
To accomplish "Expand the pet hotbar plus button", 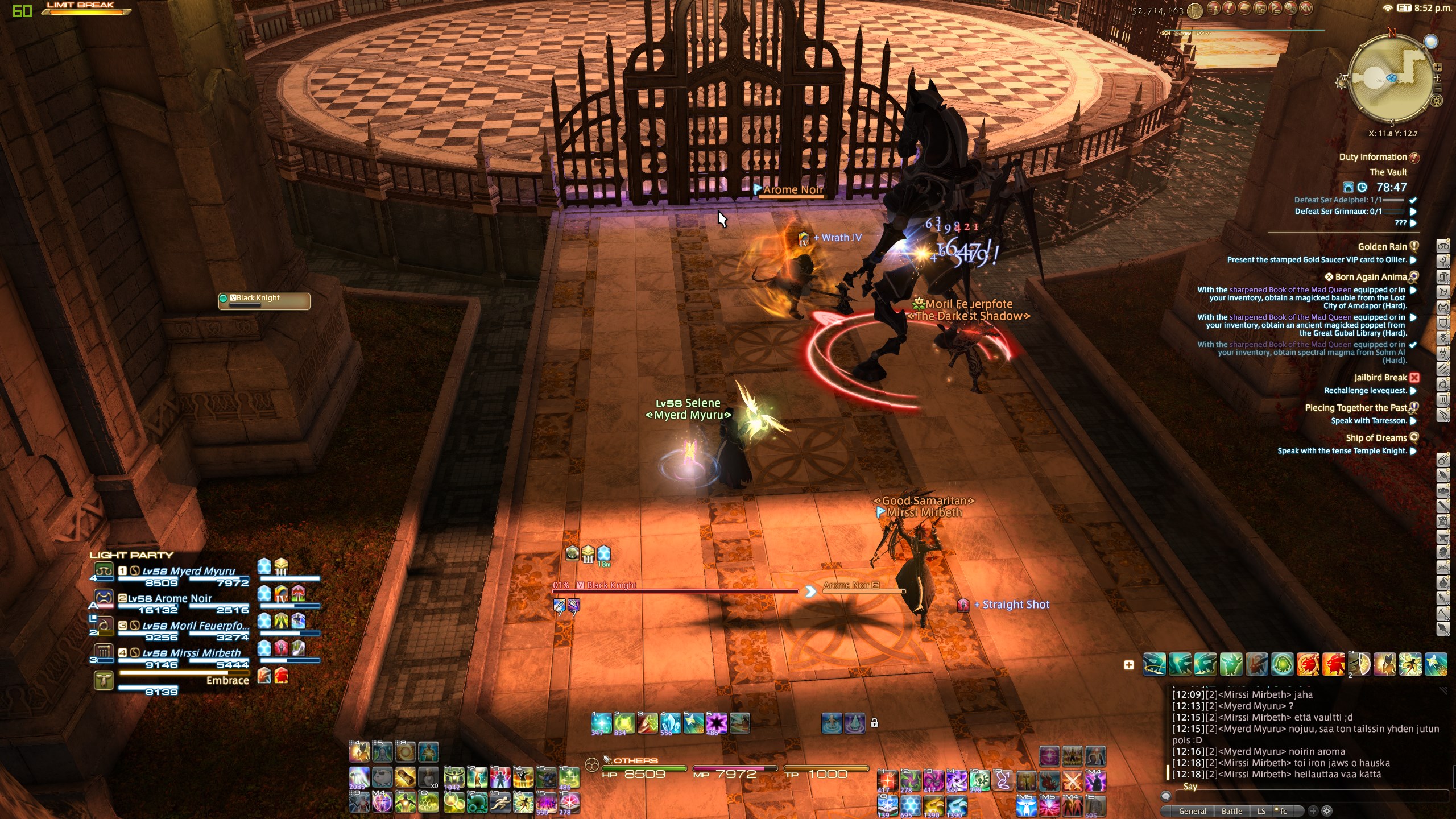I will click(1129, 665).
